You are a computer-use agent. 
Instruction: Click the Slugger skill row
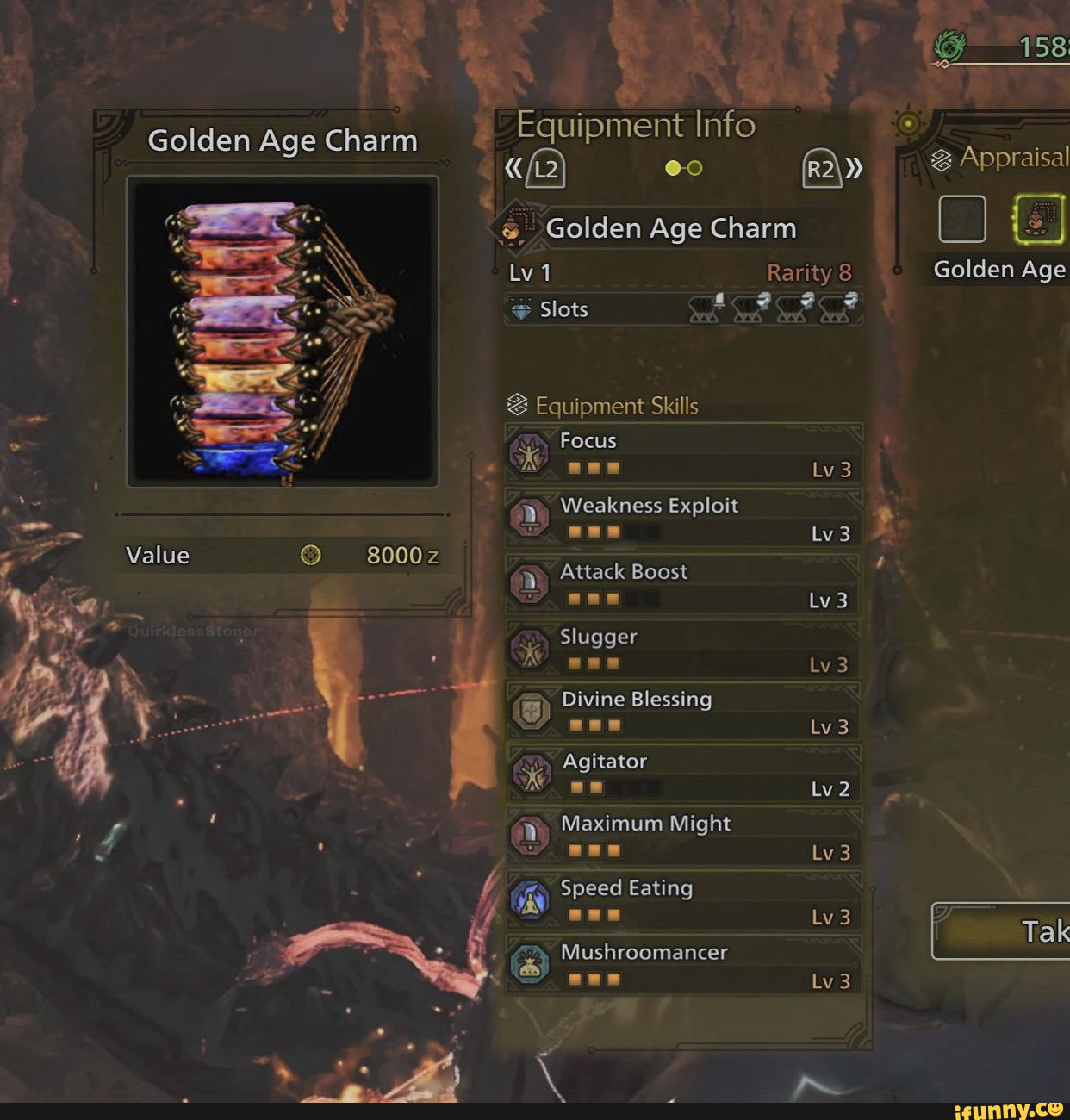coord(684,650)
